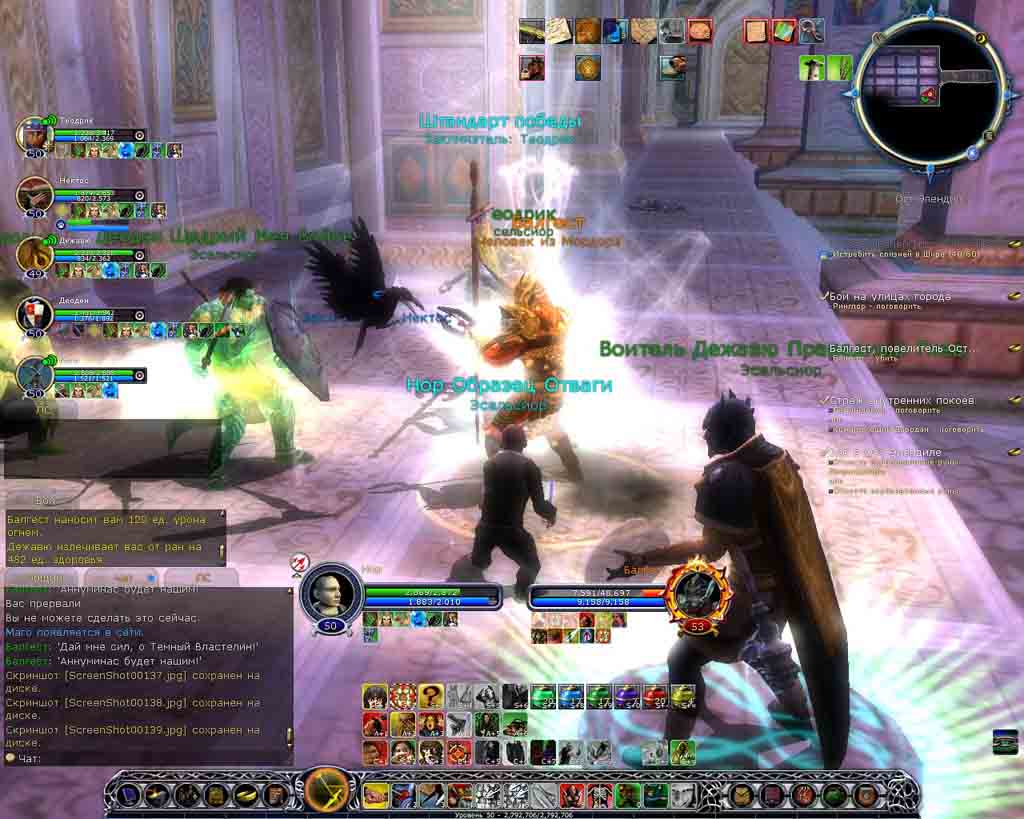
Task: Select party member Дежавю's portrait
Action: 33,255
